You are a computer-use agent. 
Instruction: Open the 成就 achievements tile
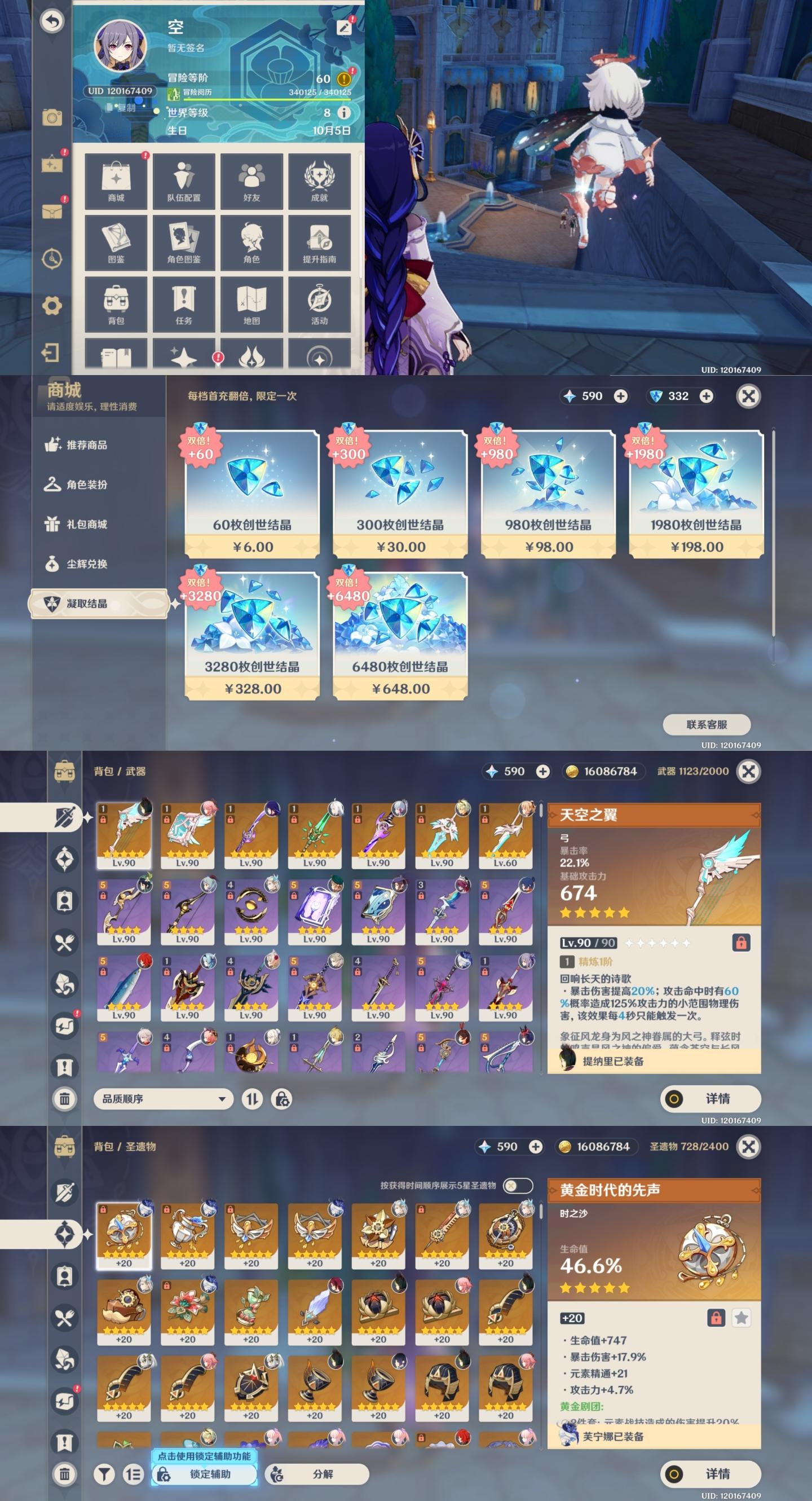[x=319, y=181]
